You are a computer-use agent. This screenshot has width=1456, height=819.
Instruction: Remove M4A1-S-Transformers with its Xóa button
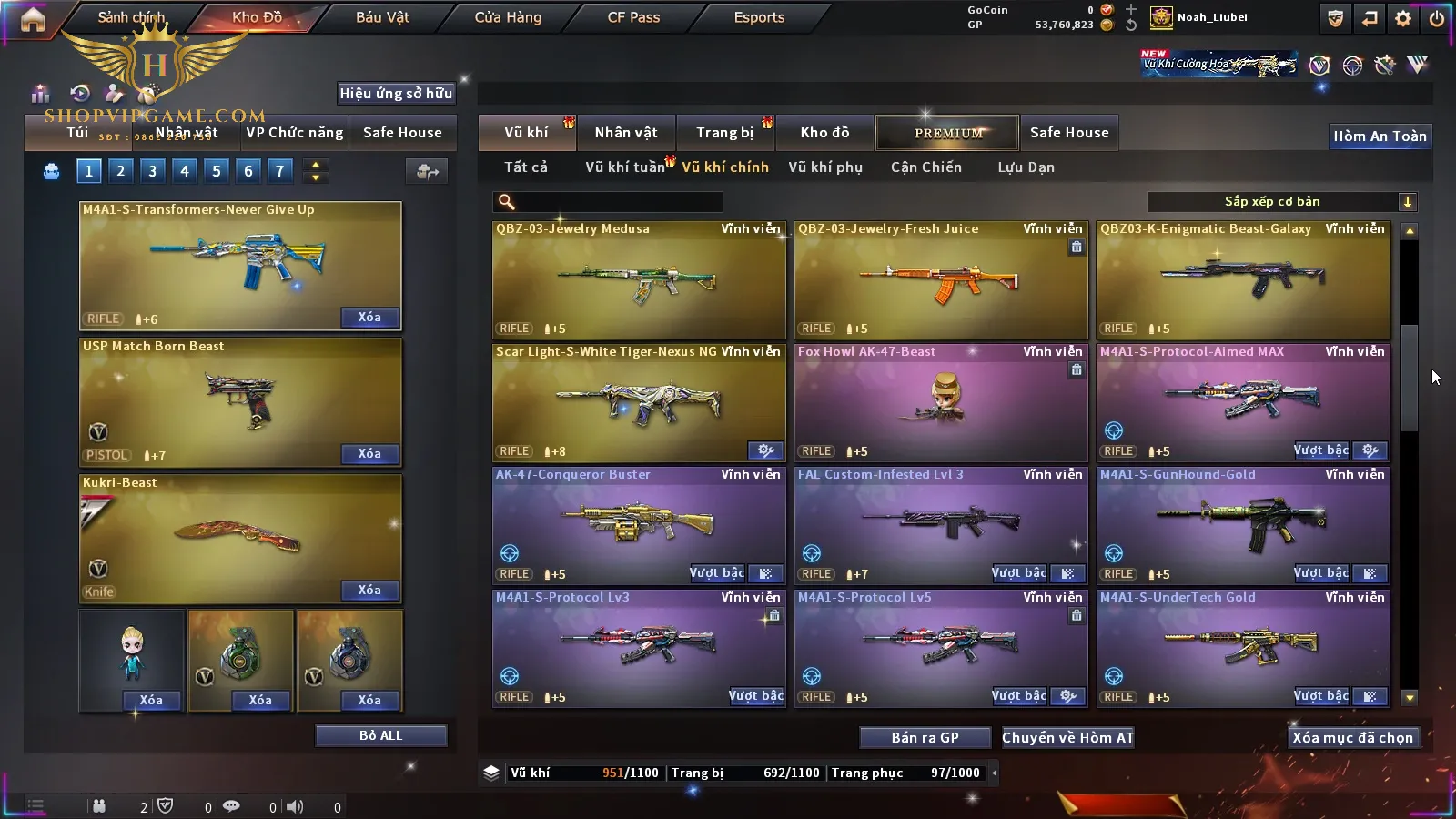coord(369,318)
